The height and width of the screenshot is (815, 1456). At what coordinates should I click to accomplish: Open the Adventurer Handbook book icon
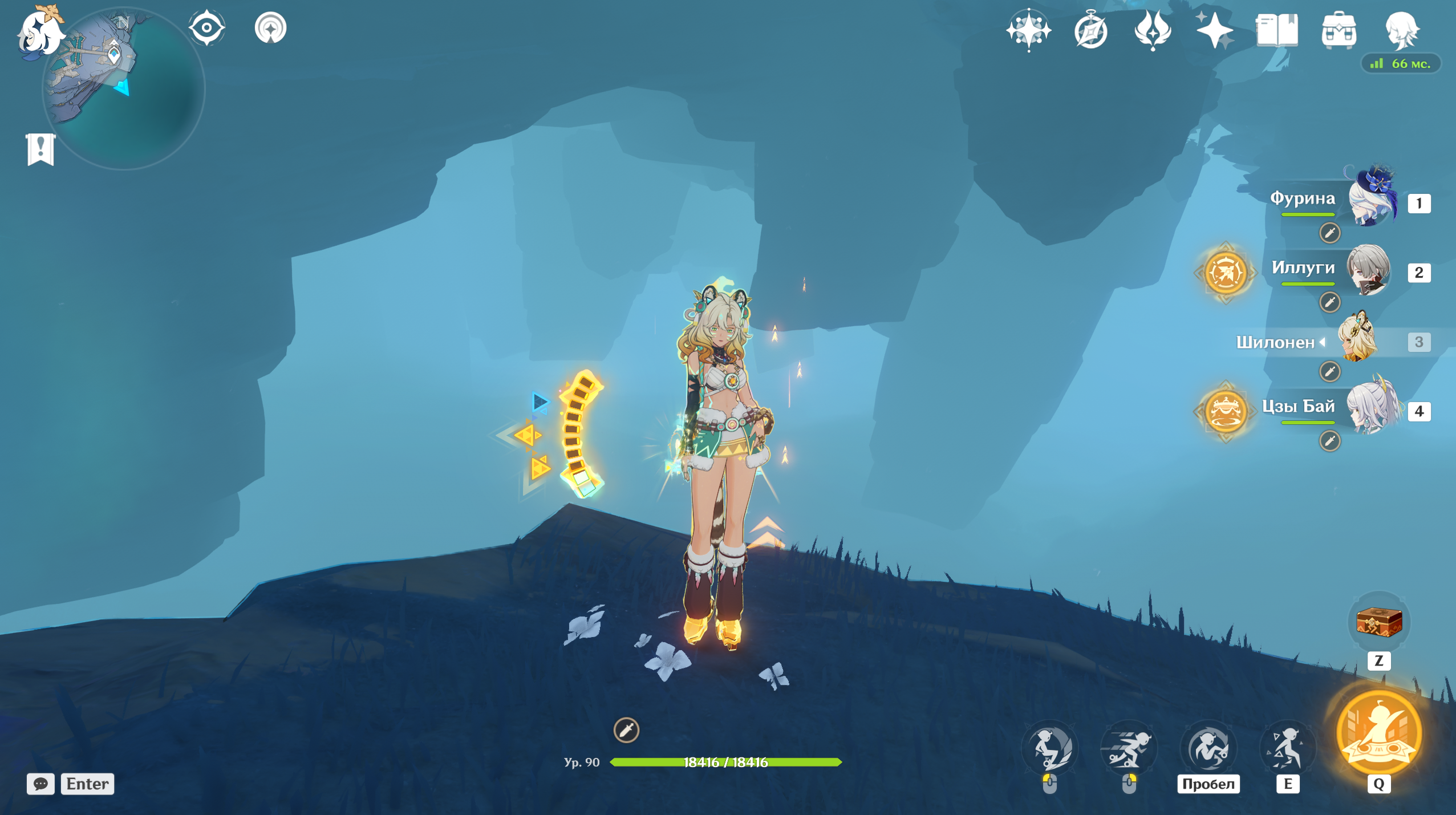click(1277, 30)
